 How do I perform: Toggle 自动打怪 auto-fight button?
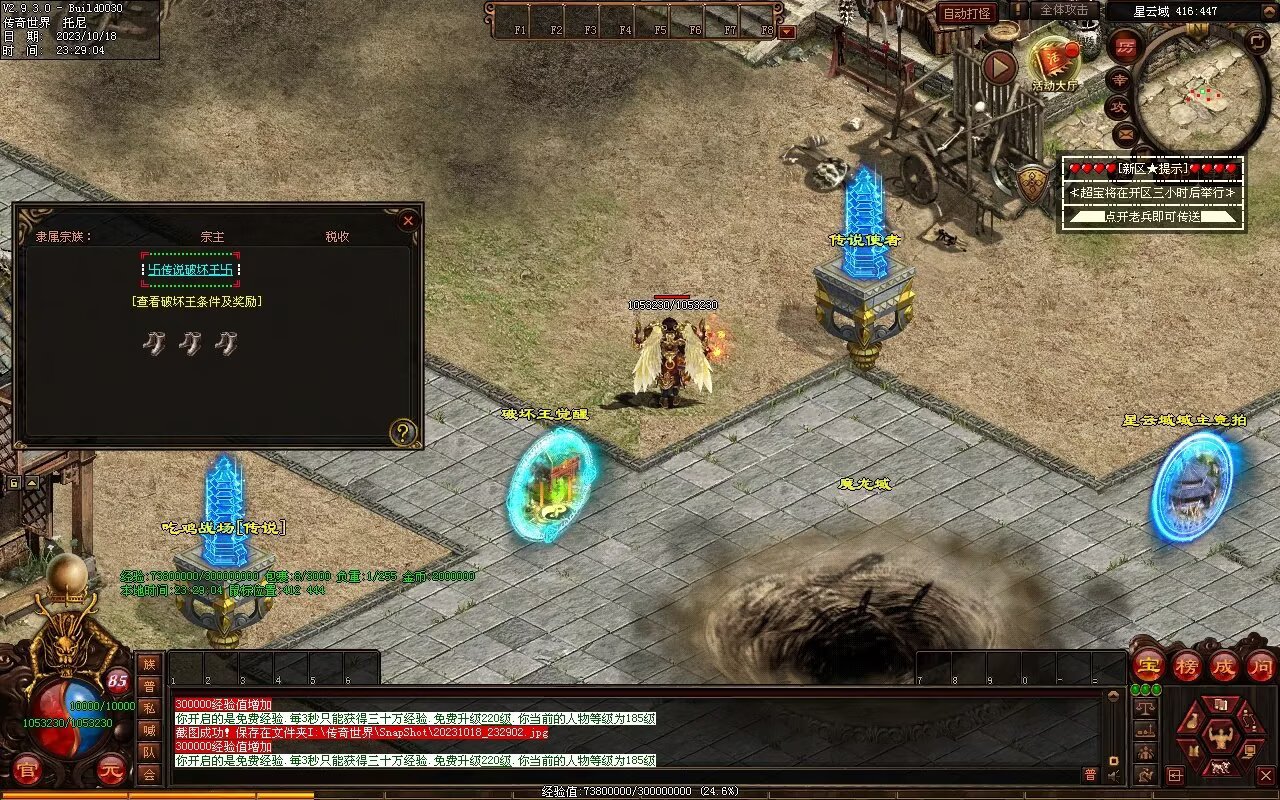pos(968,13)
